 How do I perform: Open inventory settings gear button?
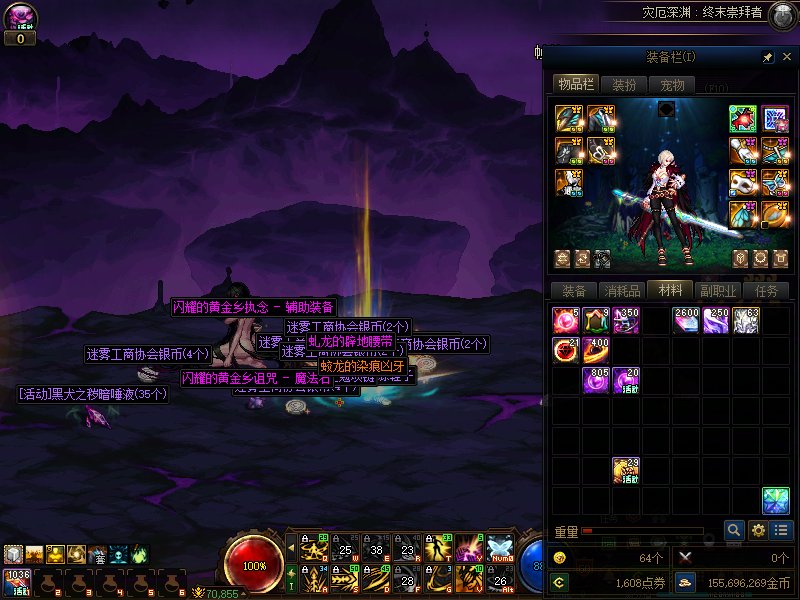point(758,530)
